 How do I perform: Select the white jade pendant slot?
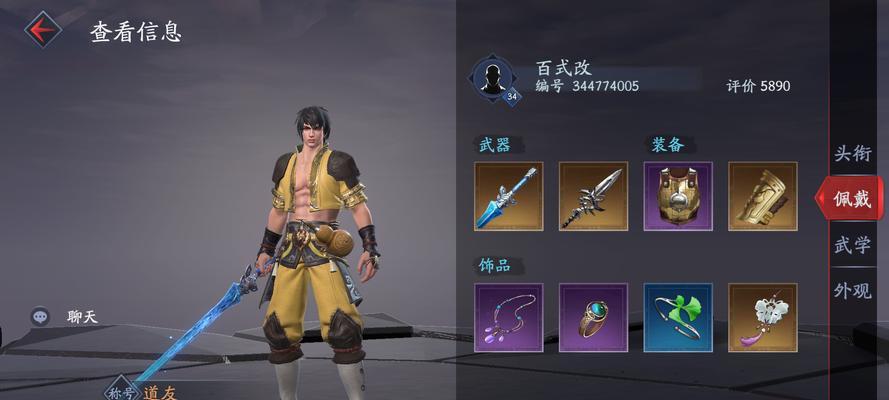click(762, 318)
